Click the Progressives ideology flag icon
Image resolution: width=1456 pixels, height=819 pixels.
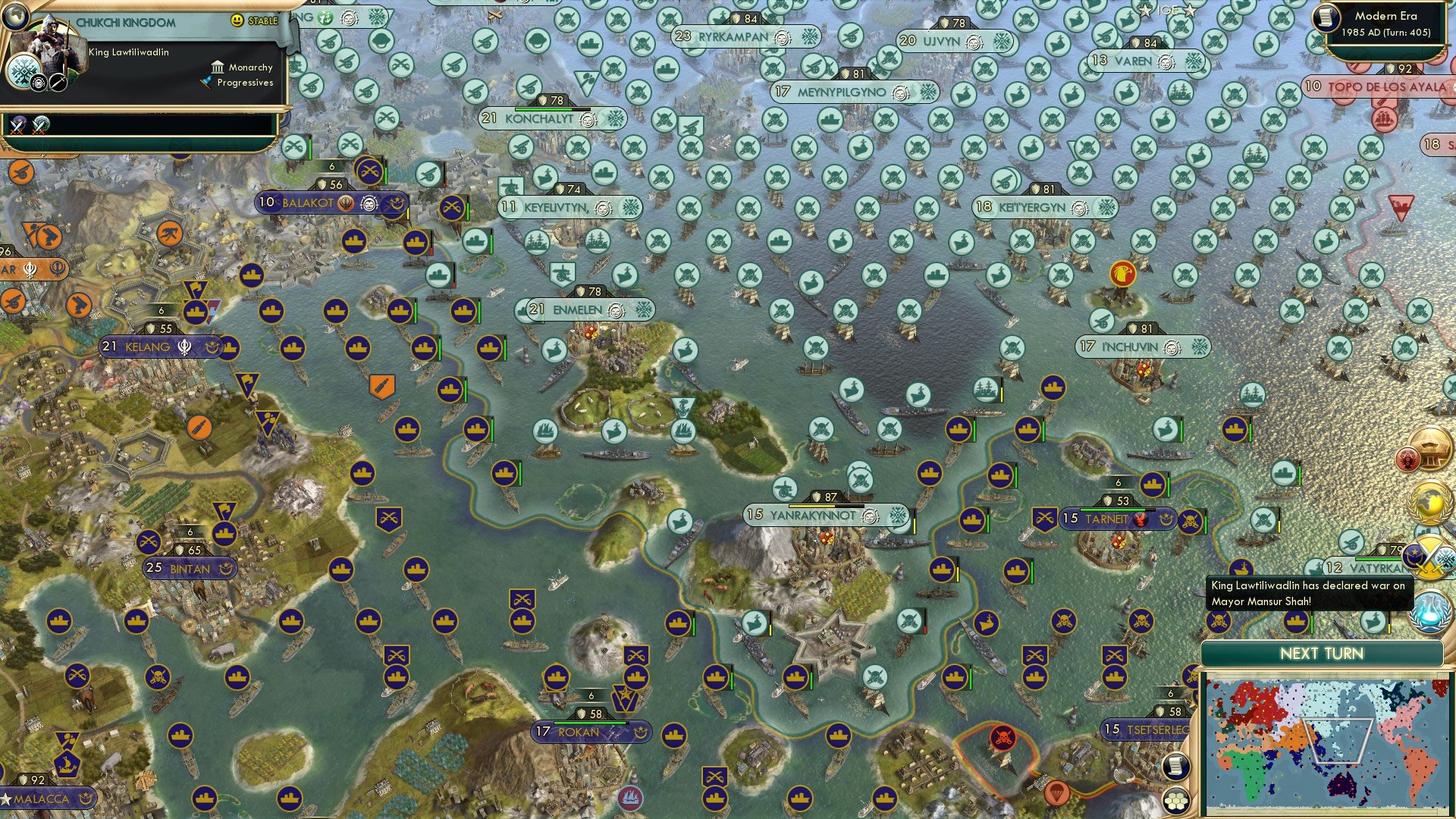tap(206, 83)
